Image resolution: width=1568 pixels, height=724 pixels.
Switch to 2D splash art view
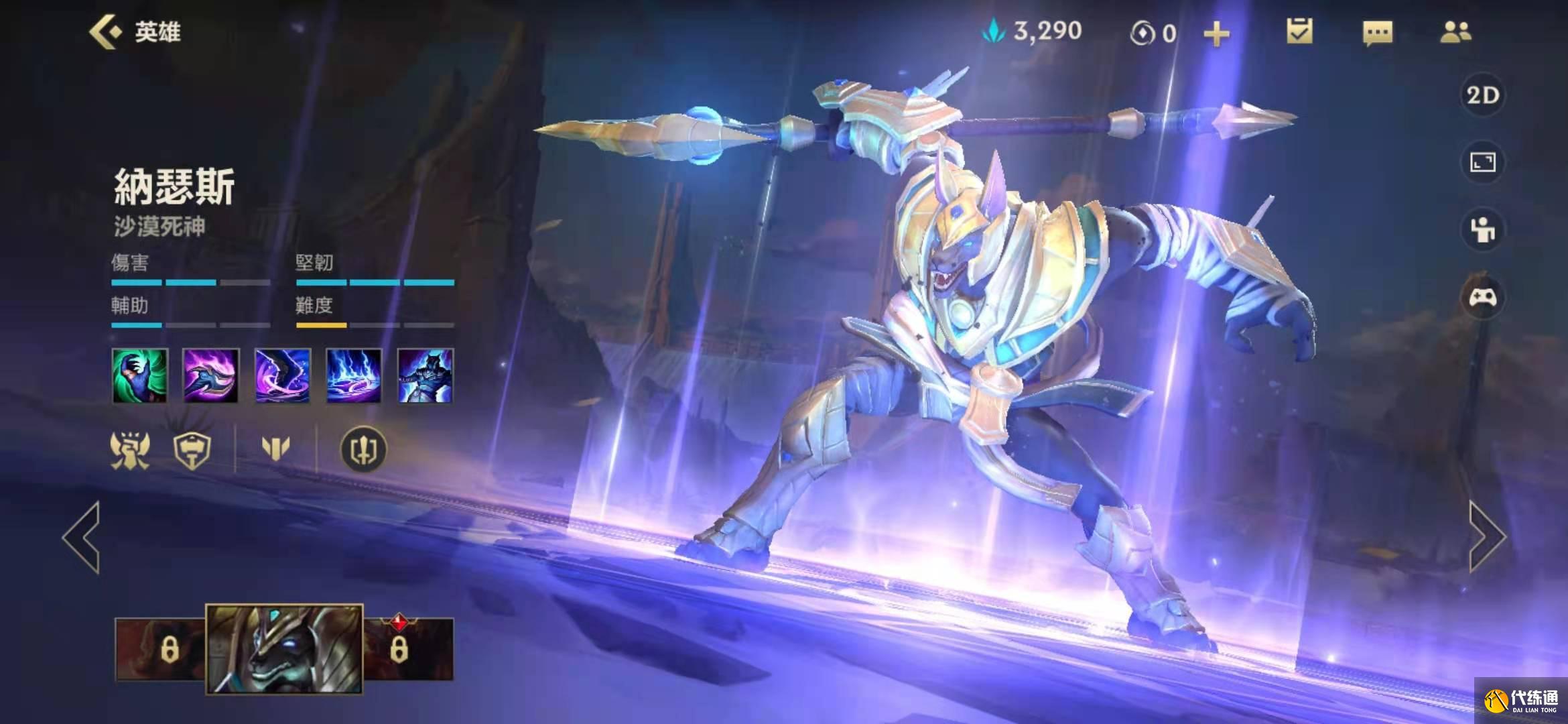pos(1482,95)
